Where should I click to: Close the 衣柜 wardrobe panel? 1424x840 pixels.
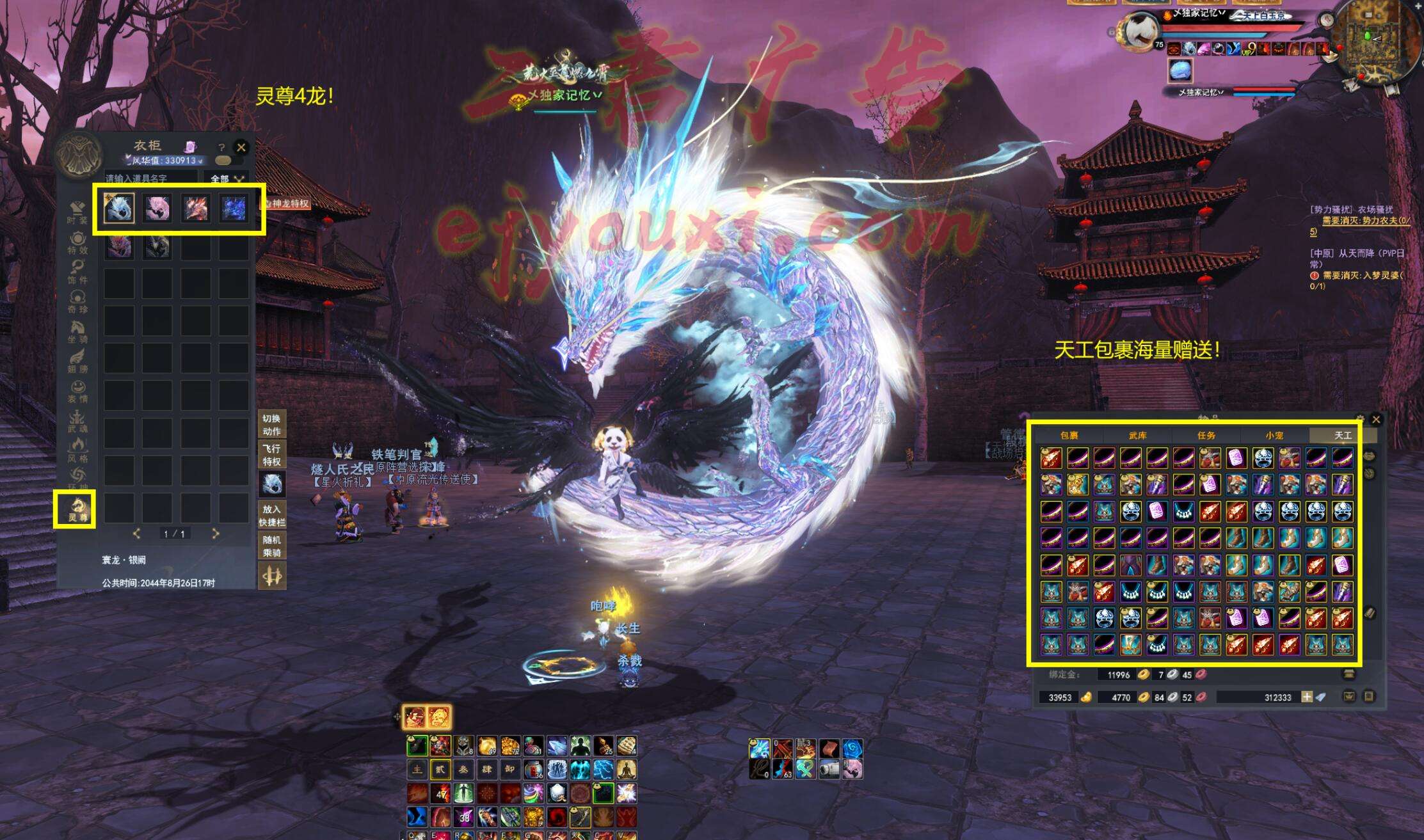click(x=241, y=147)
